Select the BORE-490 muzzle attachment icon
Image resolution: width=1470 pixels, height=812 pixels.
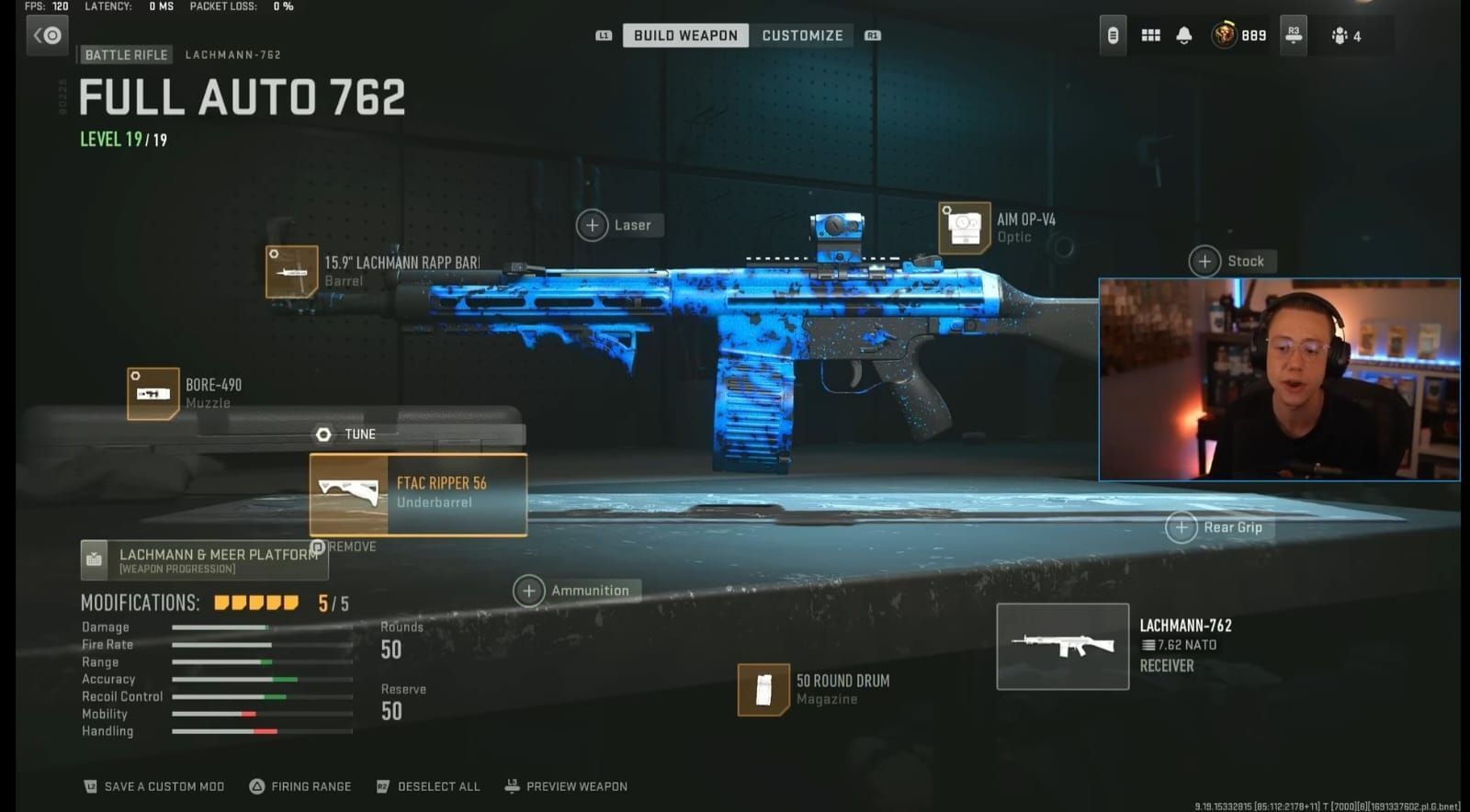(x=153, y=392)
